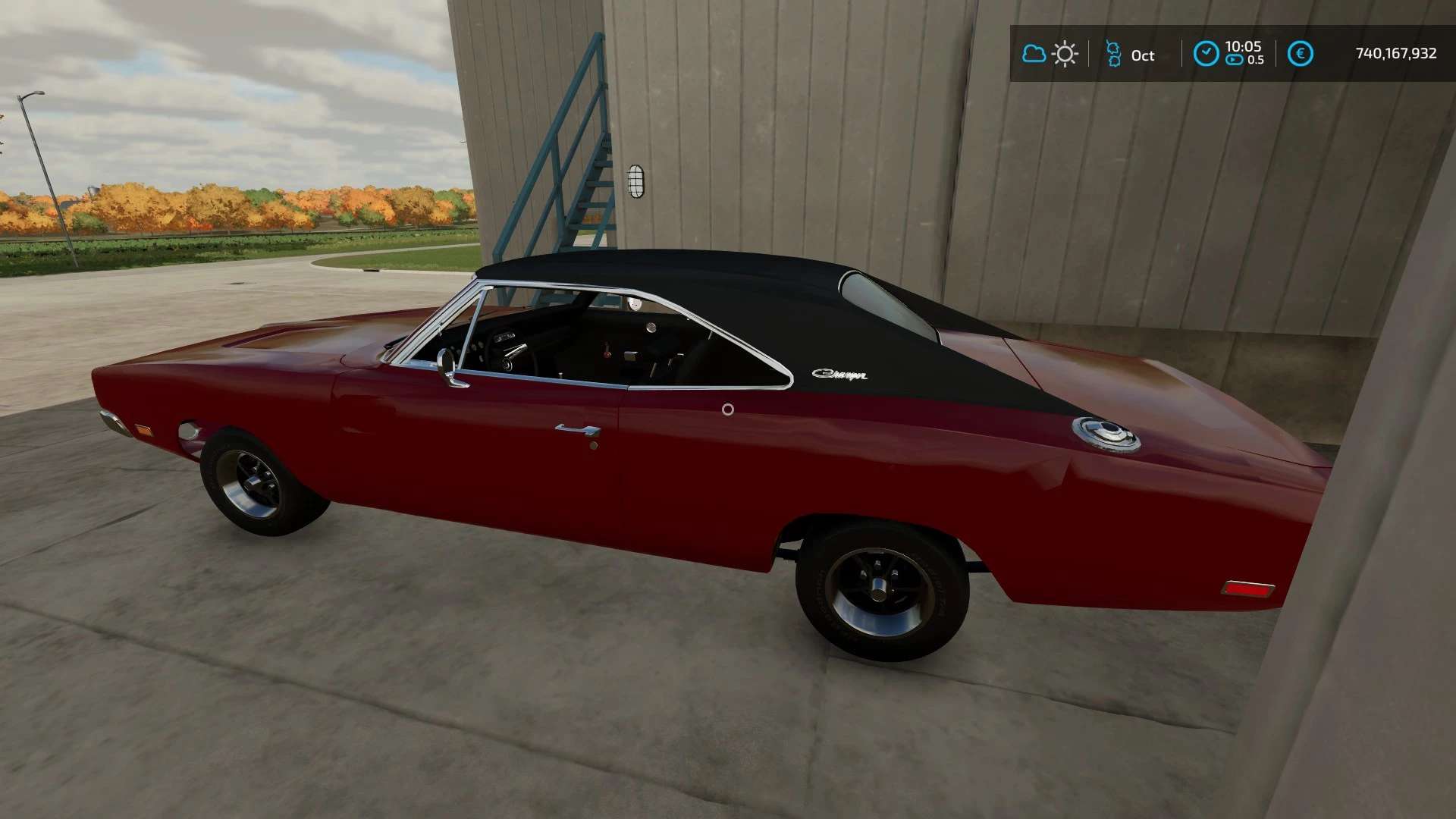Click the clock icon in the HUD
Image resolution: width=1456 pixels, height=819 pixels.
[1206, 54]
